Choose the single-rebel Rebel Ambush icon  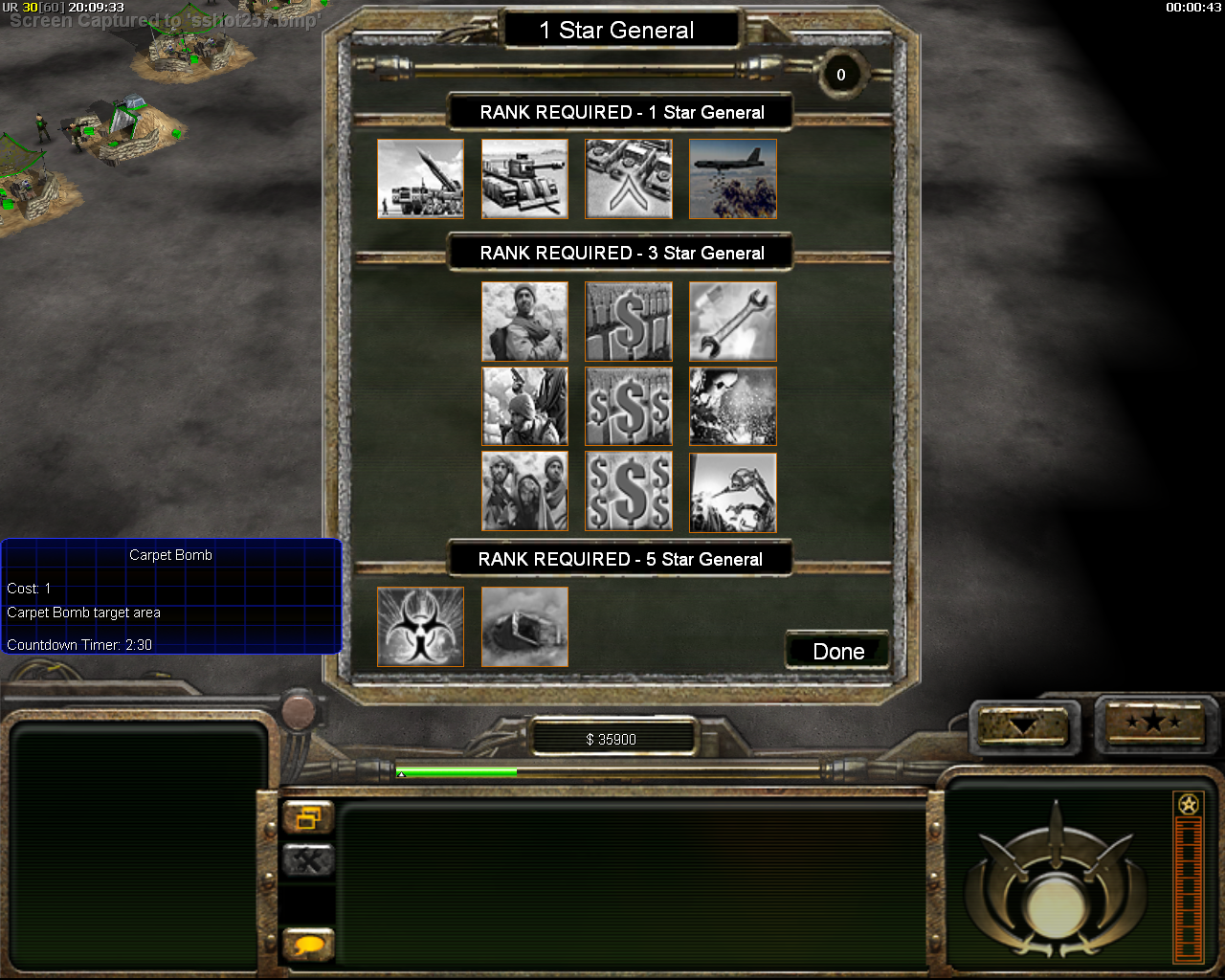[x=524, y=322]
